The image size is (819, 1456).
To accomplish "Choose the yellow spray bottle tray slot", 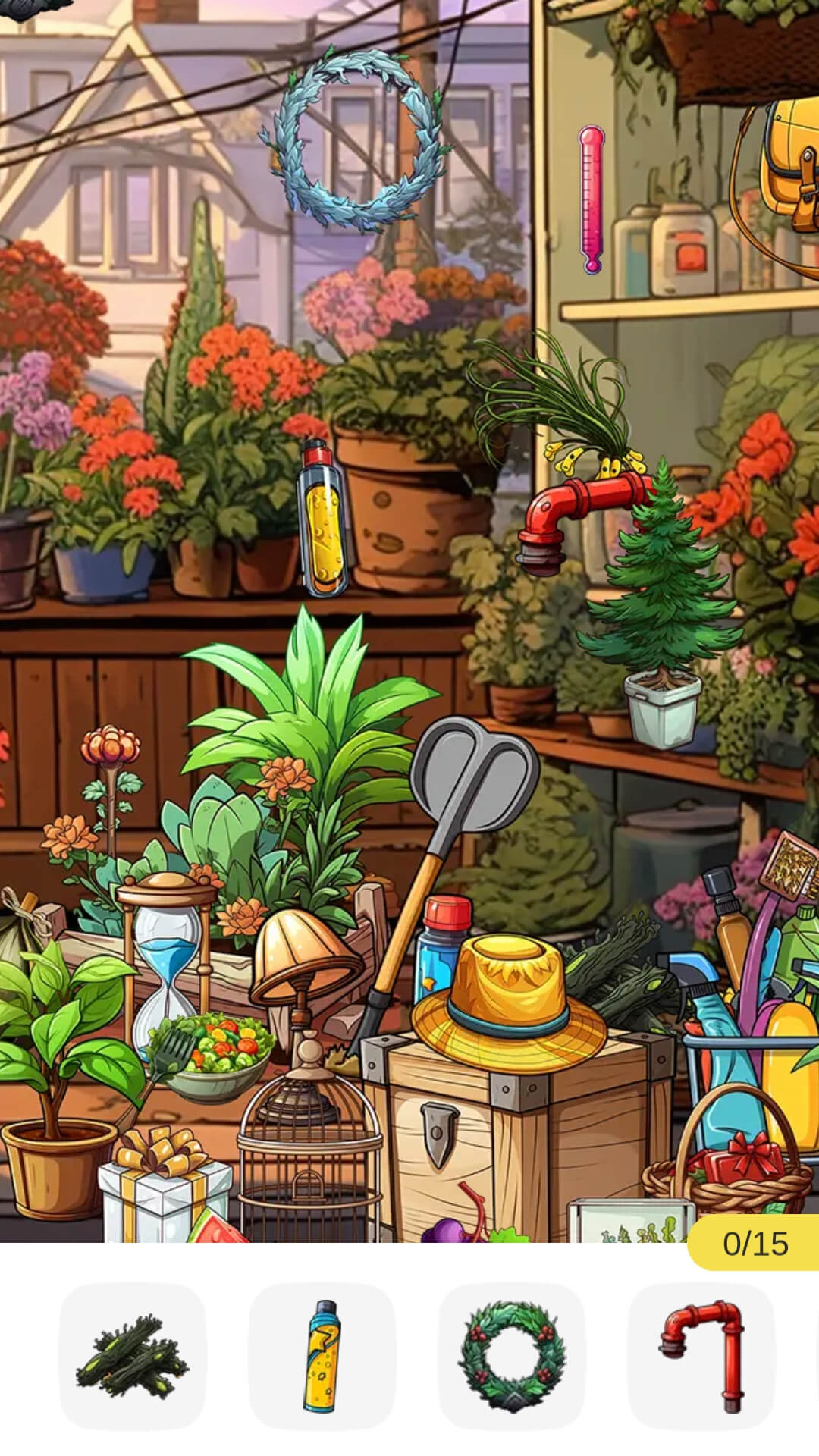I will click(x=322, y=1357).
